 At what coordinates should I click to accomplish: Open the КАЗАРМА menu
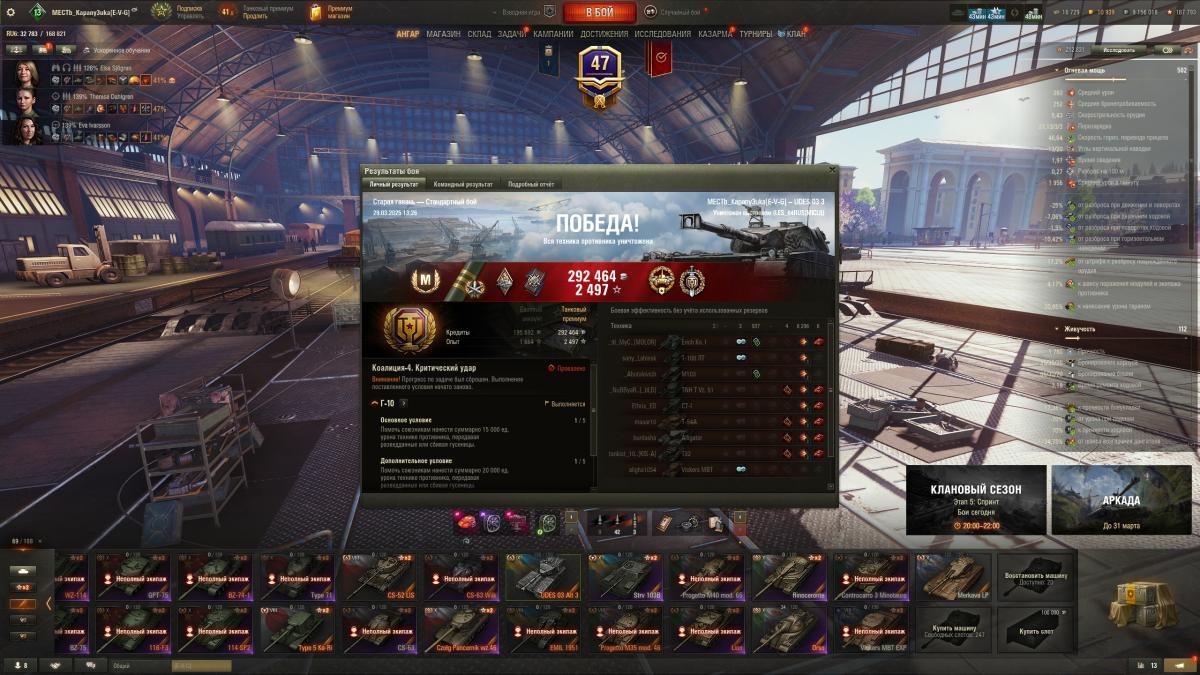pos(714,34)
